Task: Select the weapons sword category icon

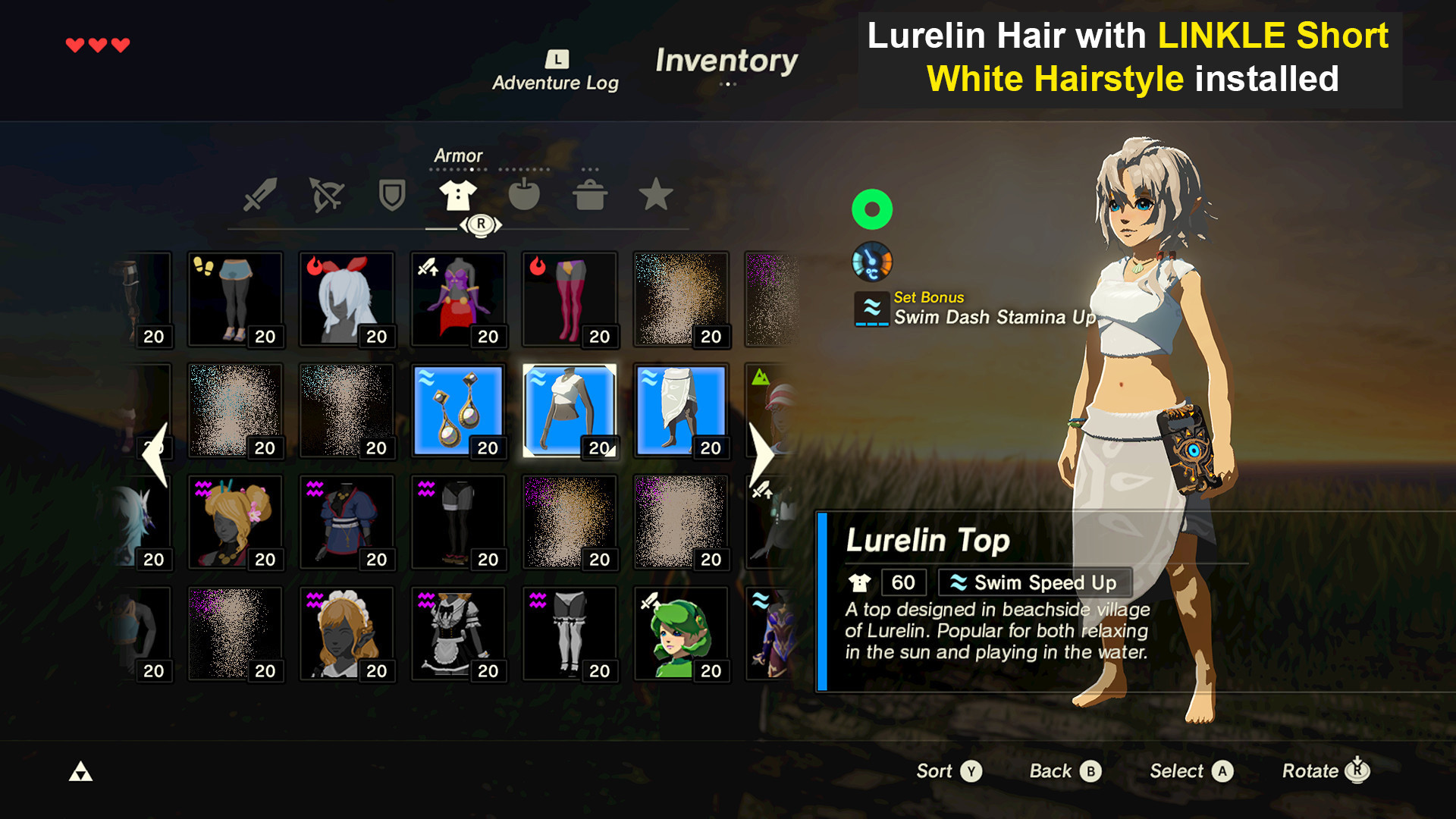Action: pos(259,195)
